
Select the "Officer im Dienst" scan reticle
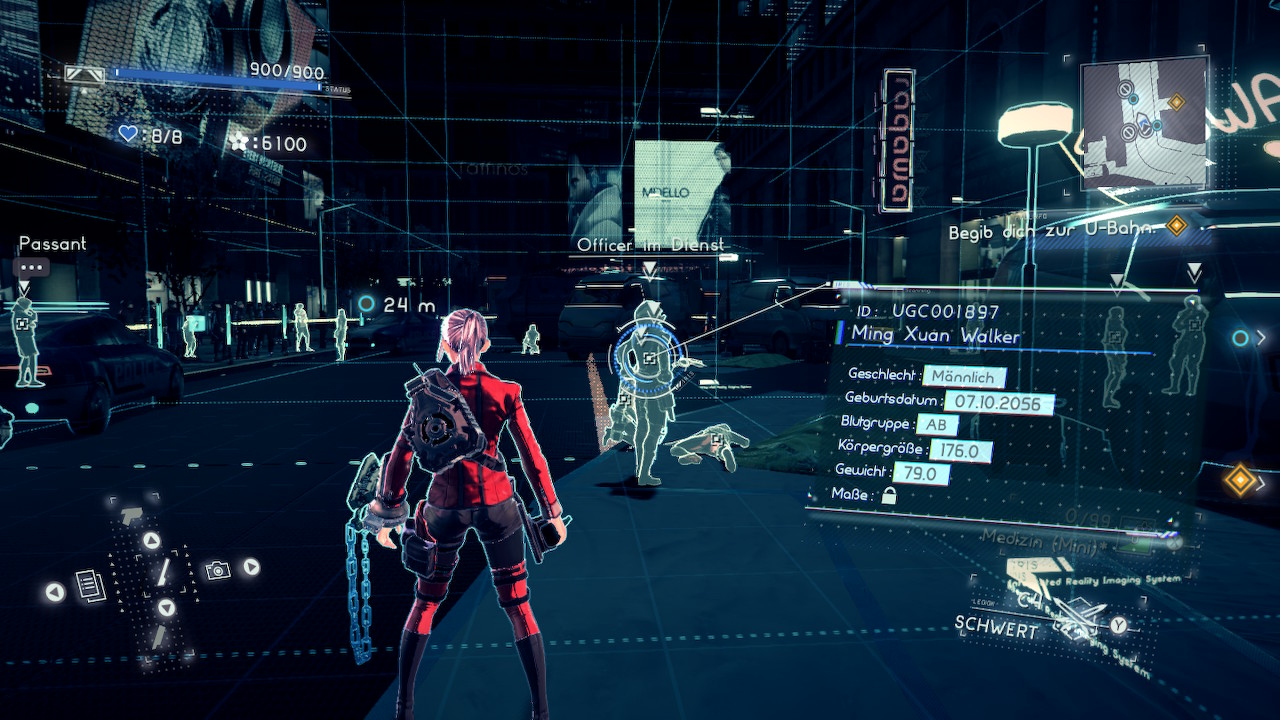[649, 356]
